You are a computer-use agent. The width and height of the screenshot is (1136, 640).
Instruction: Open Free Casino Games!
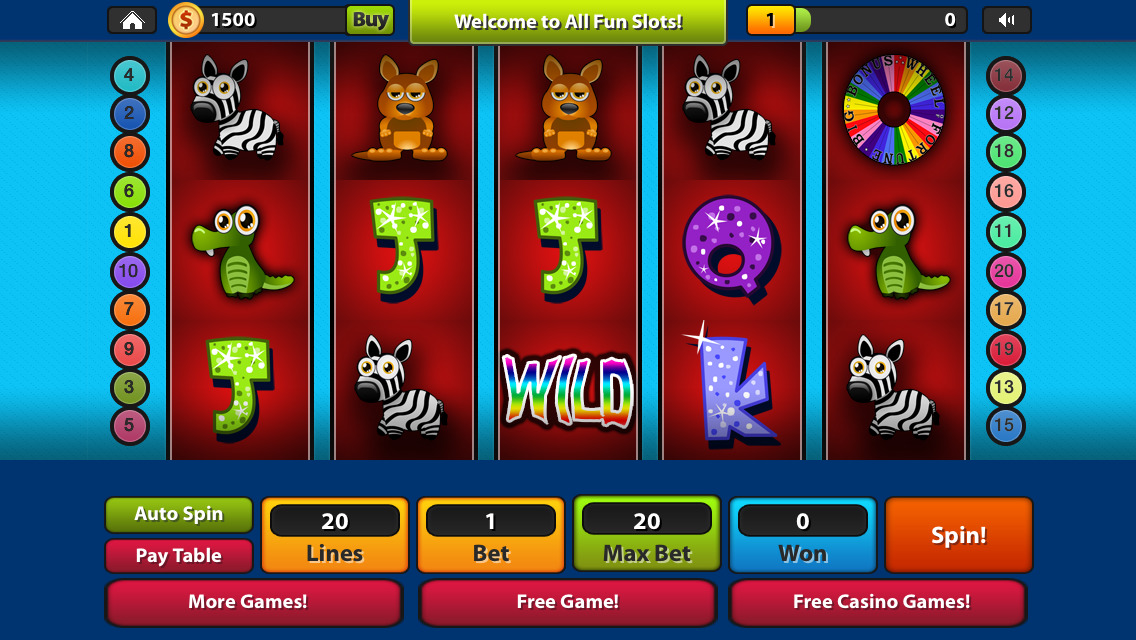click(881, 602)
